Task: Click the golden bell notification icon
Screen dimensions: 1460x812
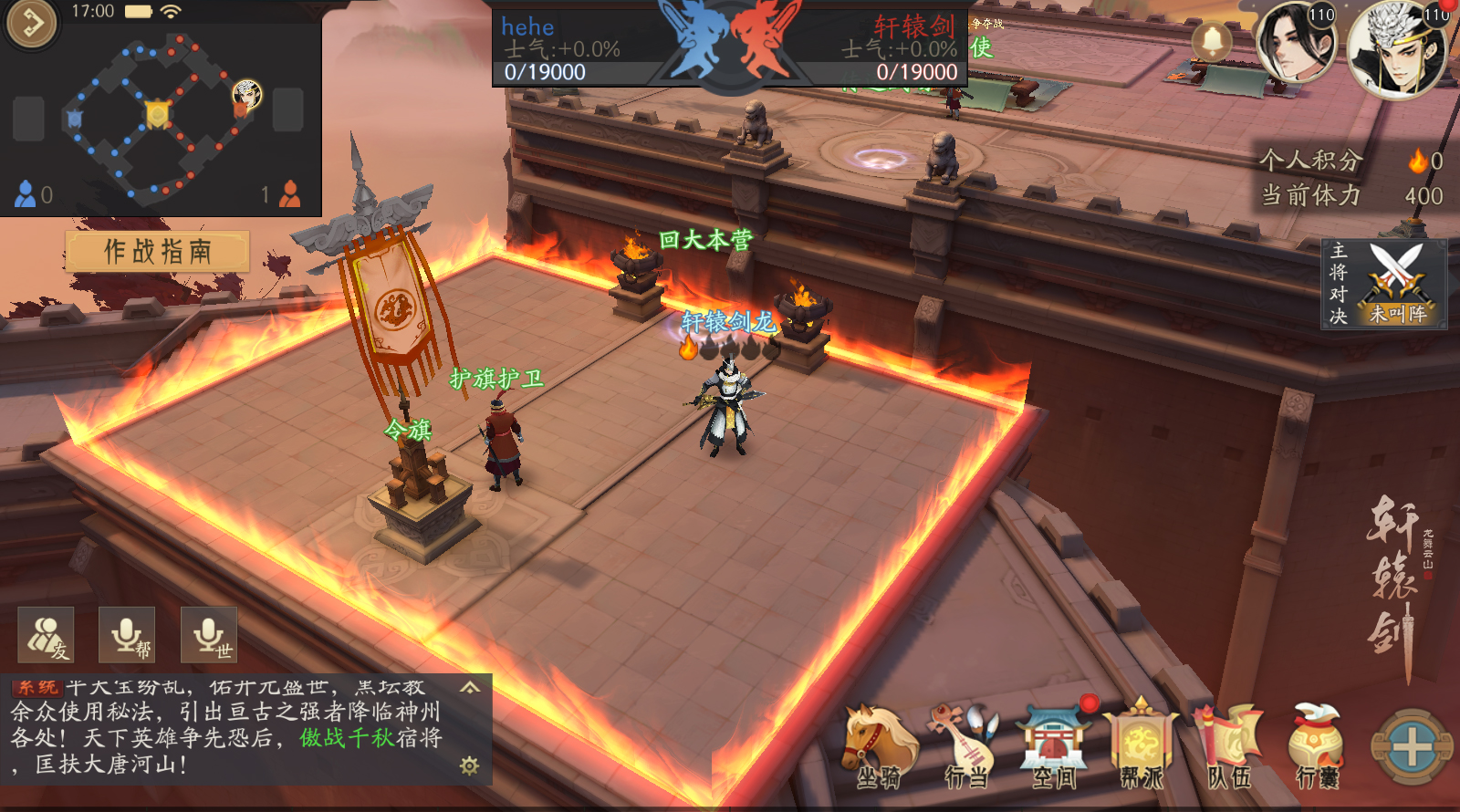Action: coord(1212,41)
